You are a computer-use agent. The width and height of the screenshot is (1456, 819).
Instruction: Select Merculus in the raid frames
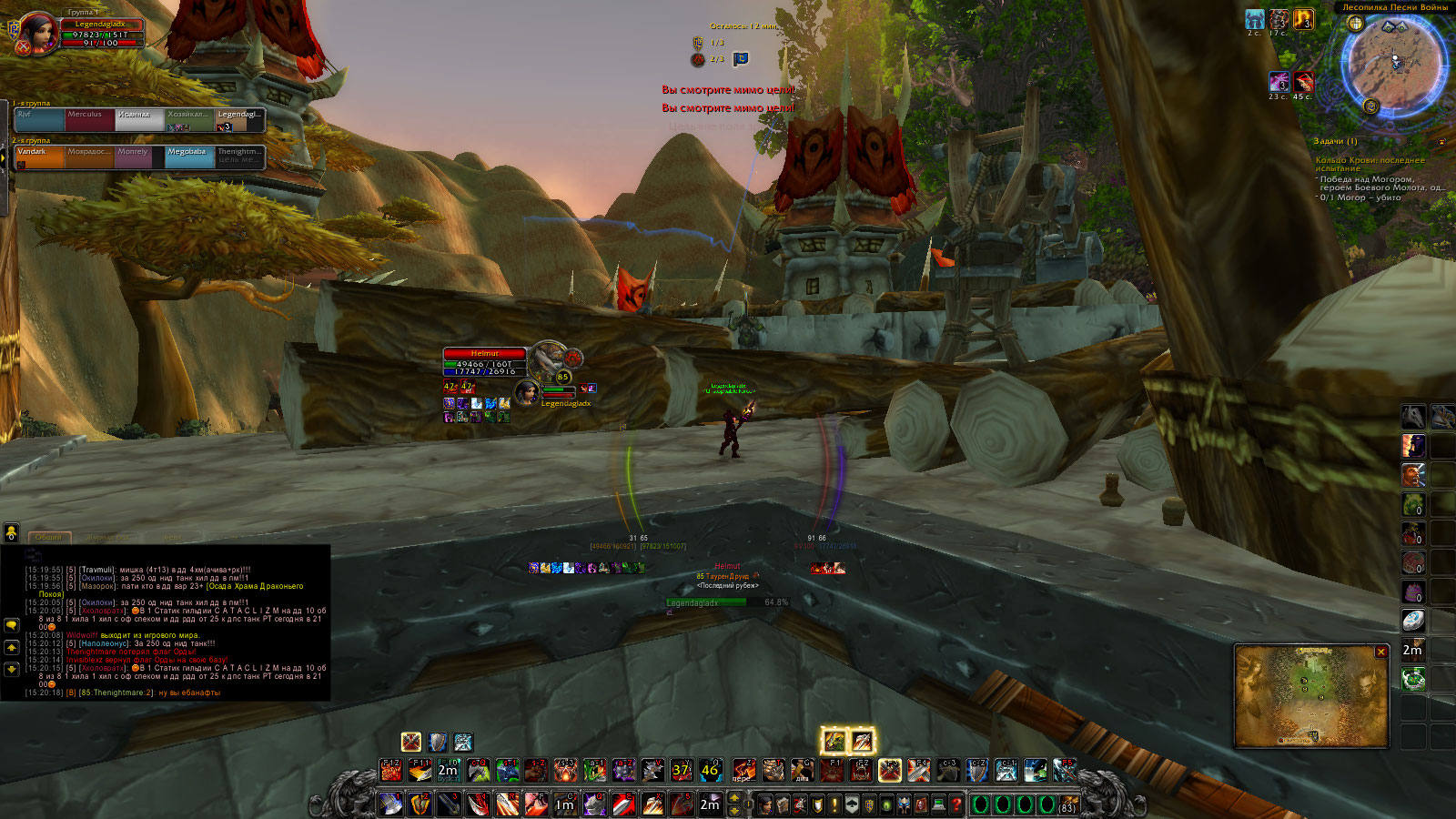pyautogui.click(x=89, y=119)
